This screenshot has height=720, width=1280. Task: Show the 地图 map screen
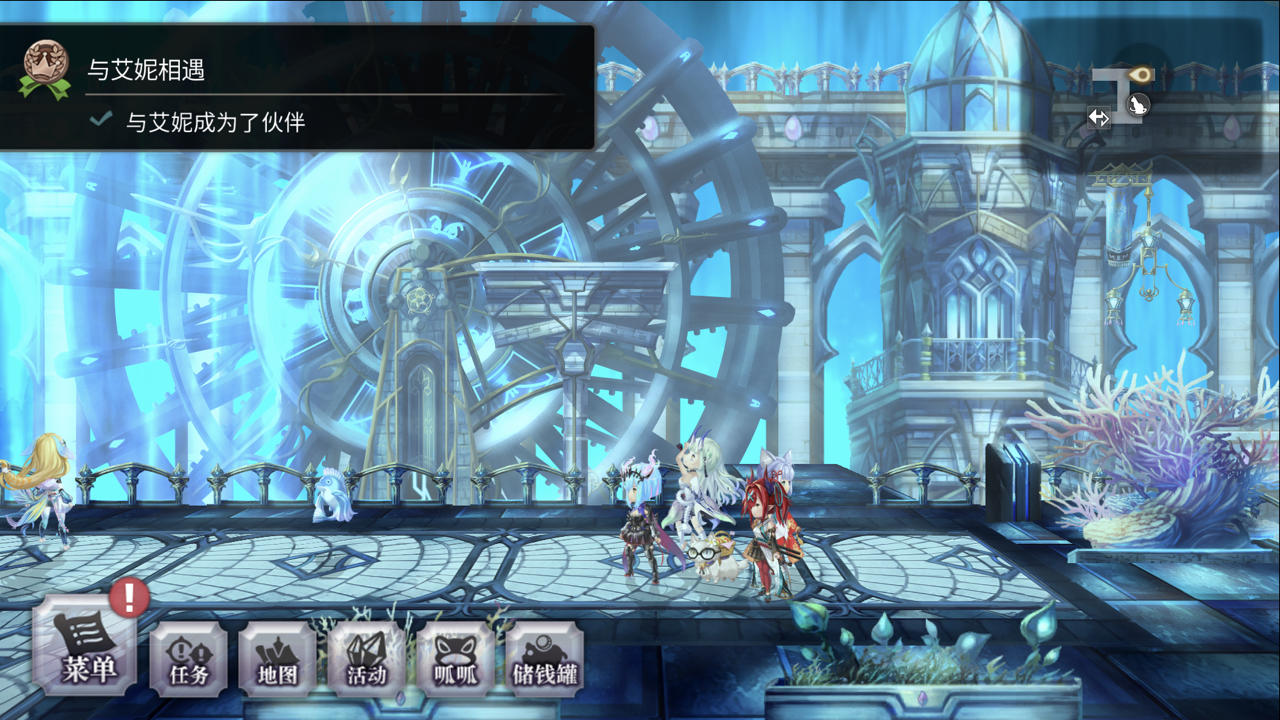(277, 659)
